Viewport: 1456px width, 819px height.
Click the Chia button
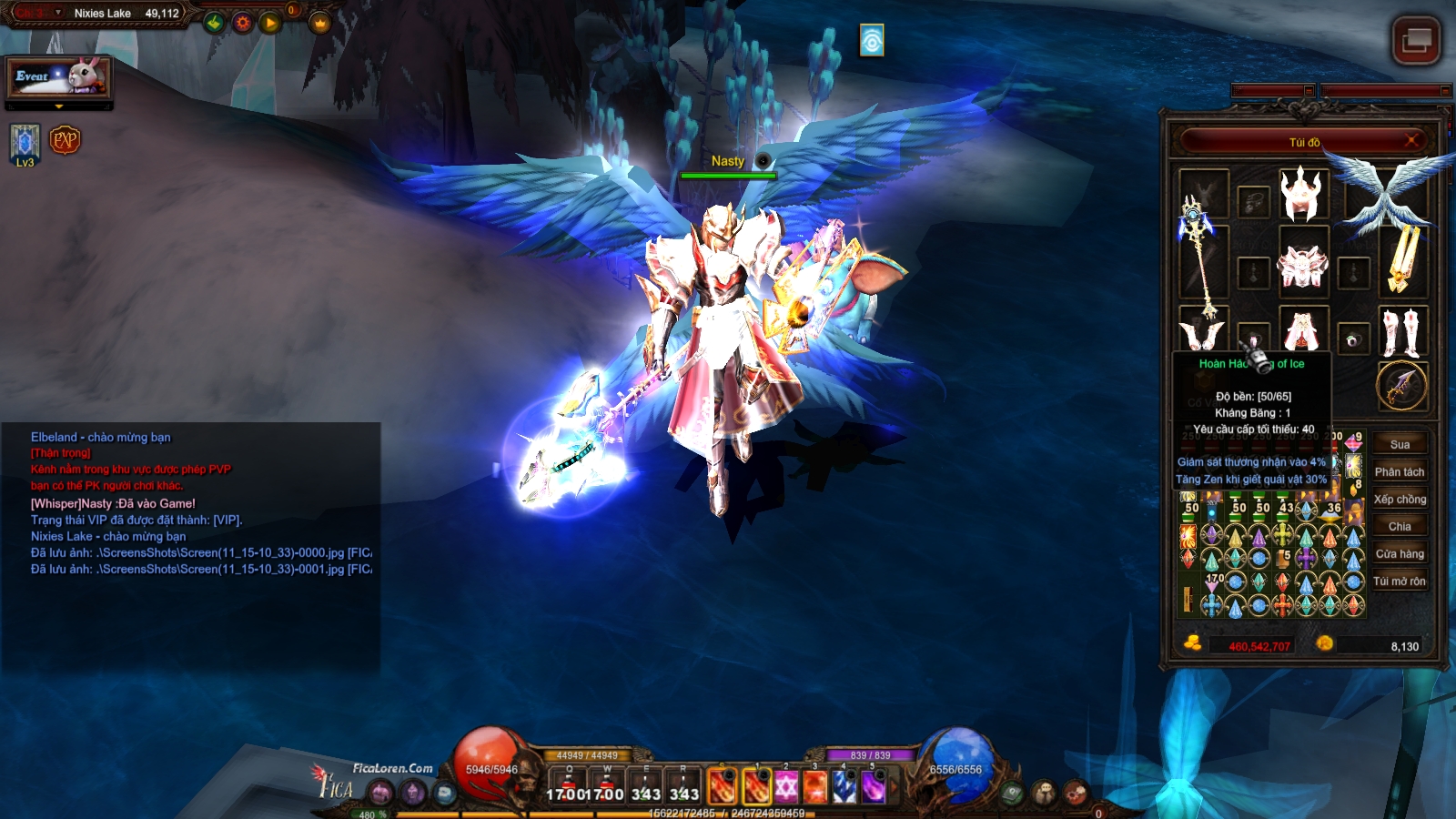pos(1400,527)
